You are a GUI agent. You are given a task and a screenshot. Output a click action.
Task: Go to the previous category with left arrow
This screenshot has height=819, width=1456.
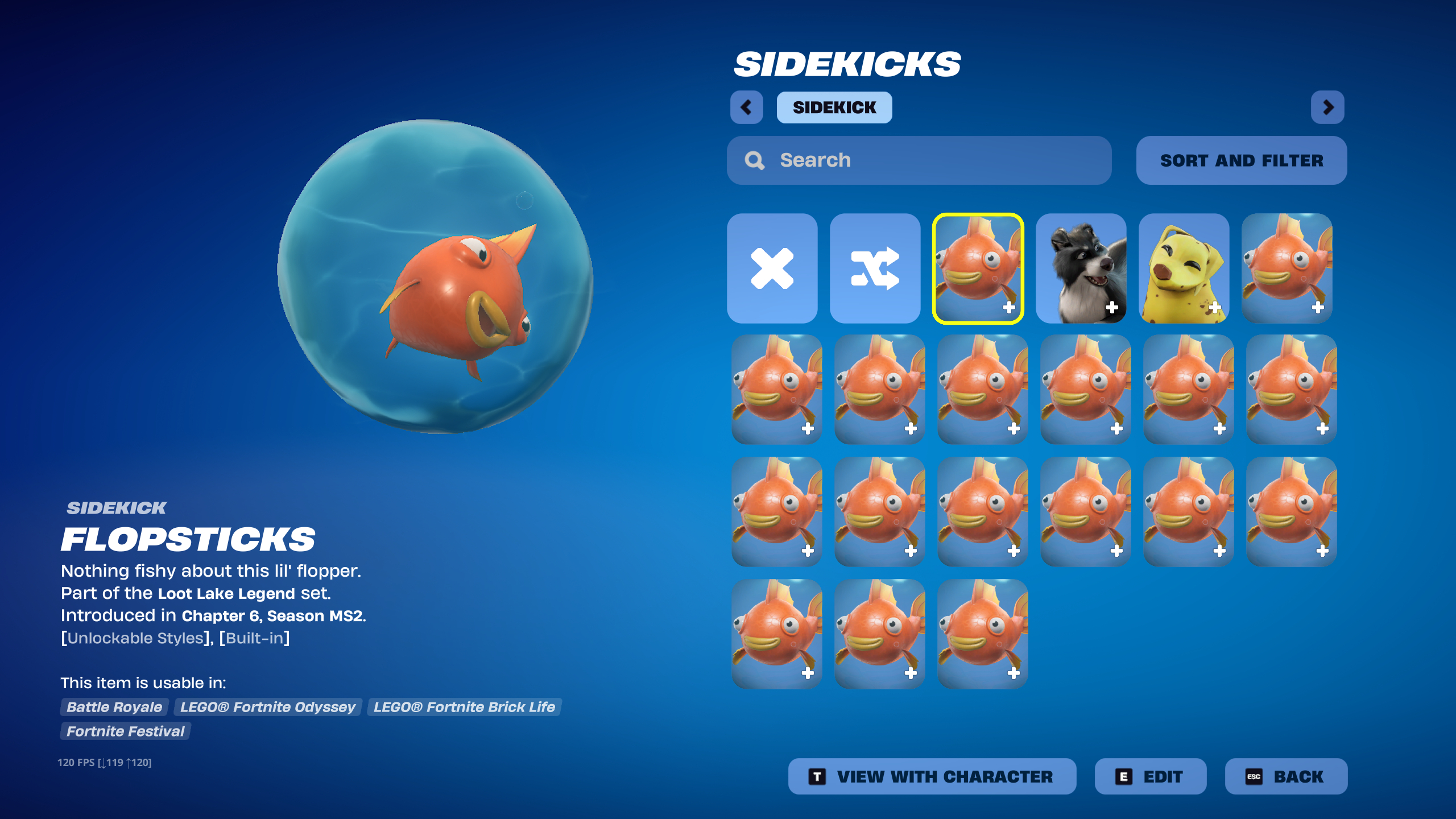click(x=746, y=107)
